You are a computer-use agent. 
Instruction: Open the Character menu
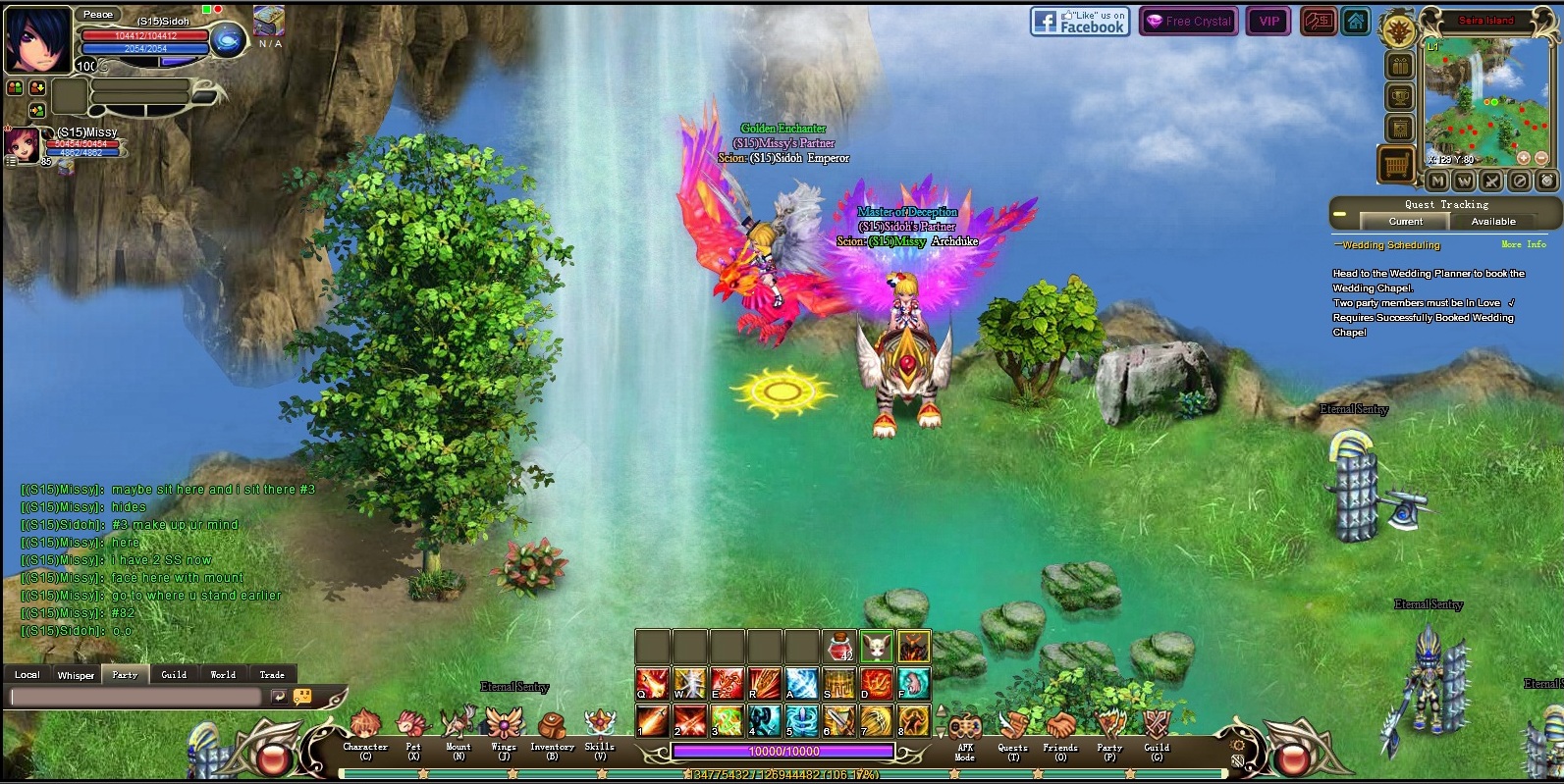pyautogui.click(x=365, y=732)
